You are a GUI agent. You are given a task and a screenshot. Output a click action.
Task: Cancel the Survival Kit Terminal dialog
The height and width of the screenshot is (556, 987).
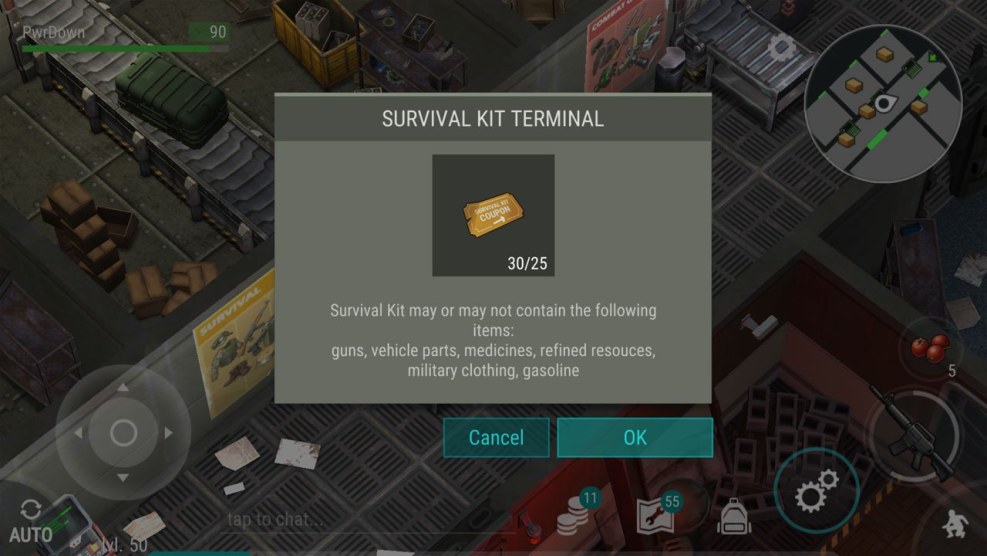(496, 437)
